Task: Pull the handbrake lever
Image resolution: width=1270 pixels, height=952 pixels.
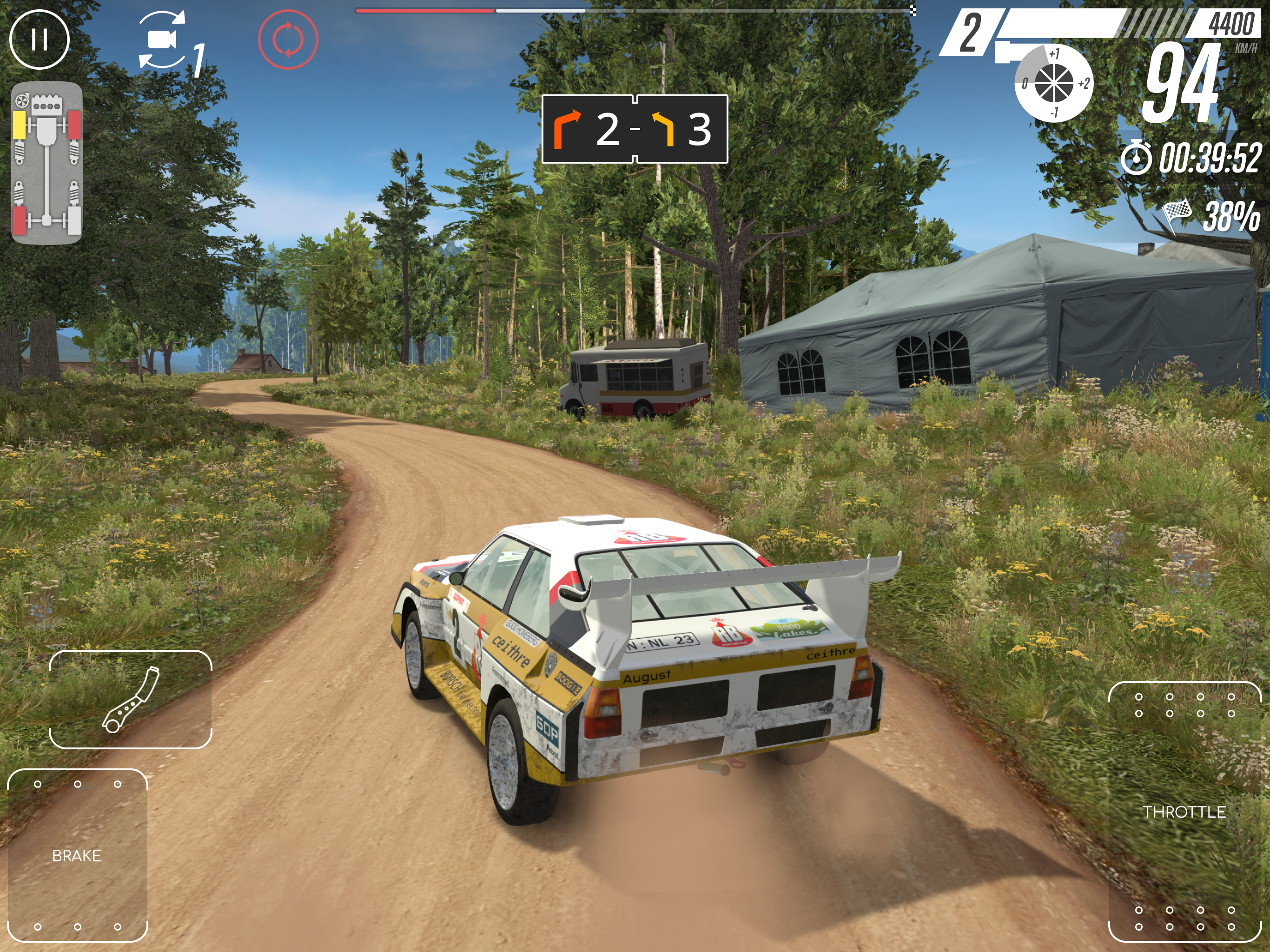Action: click(130, 700)
